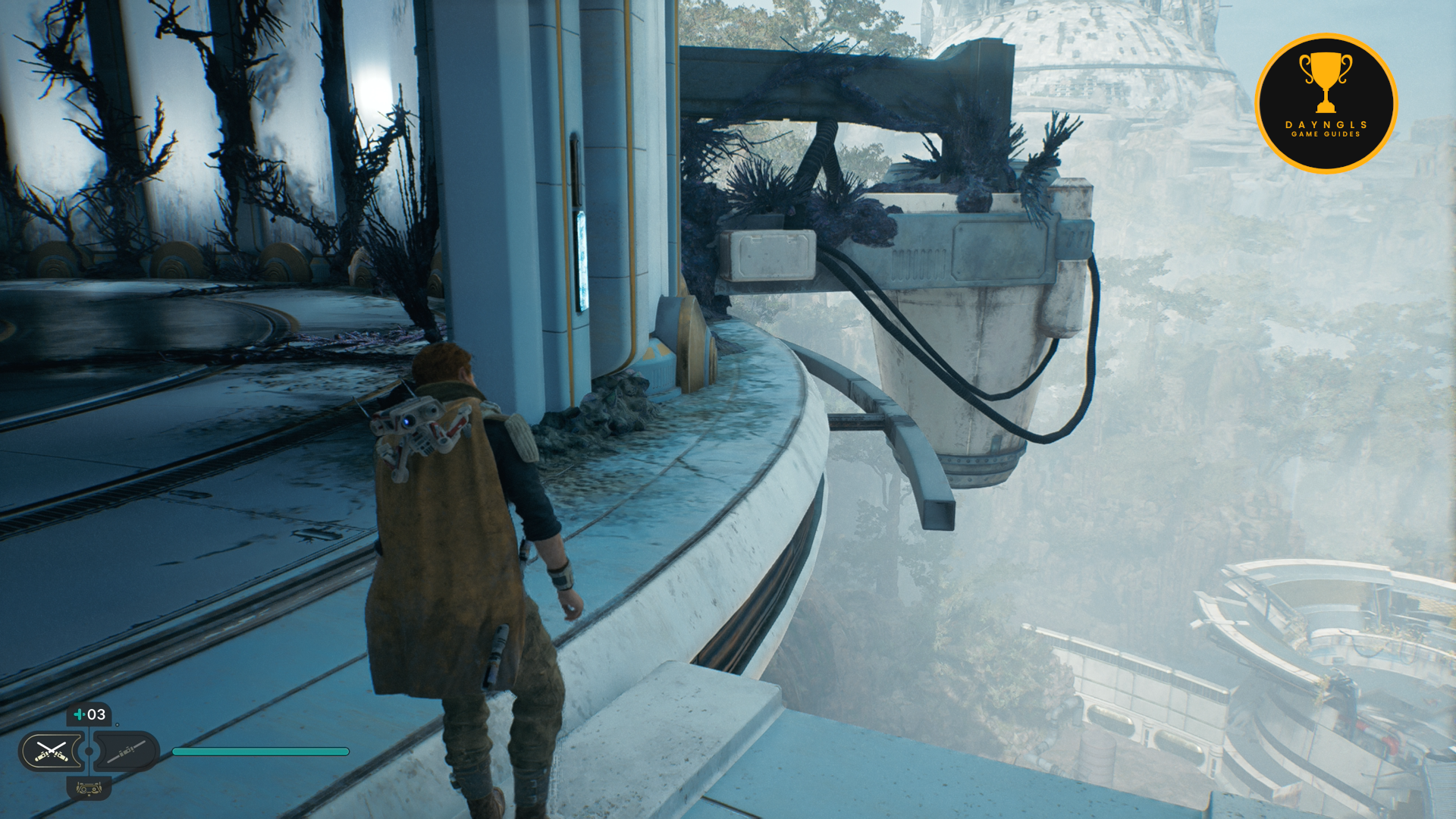The image size is (1456, 819).
Task: Select the dual wield crossed lightsabers stance
Action: pos(51,752)
